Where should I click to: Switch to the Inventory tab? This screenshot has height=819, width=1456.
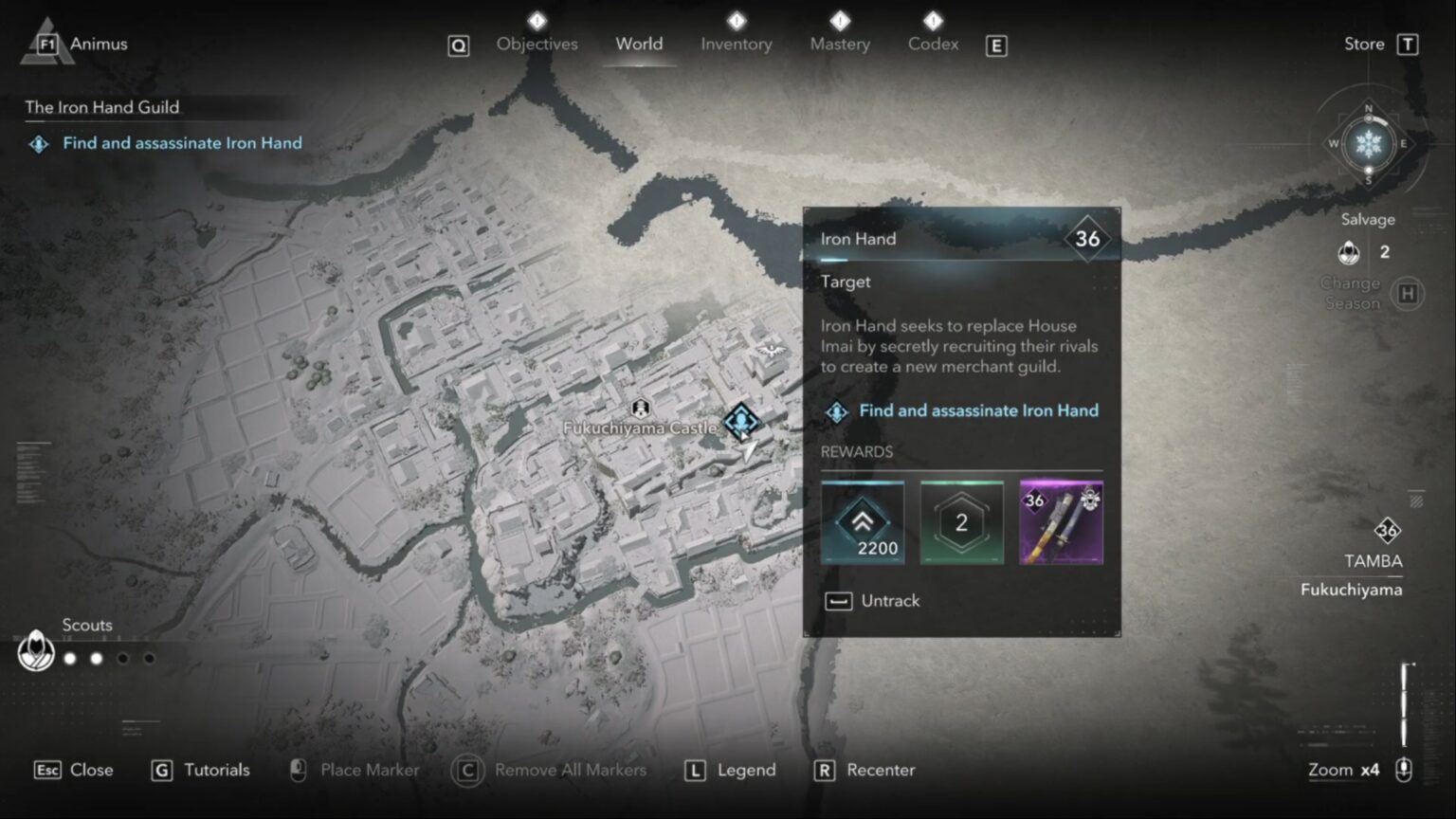pyautogui.click(x=737, y=44)
